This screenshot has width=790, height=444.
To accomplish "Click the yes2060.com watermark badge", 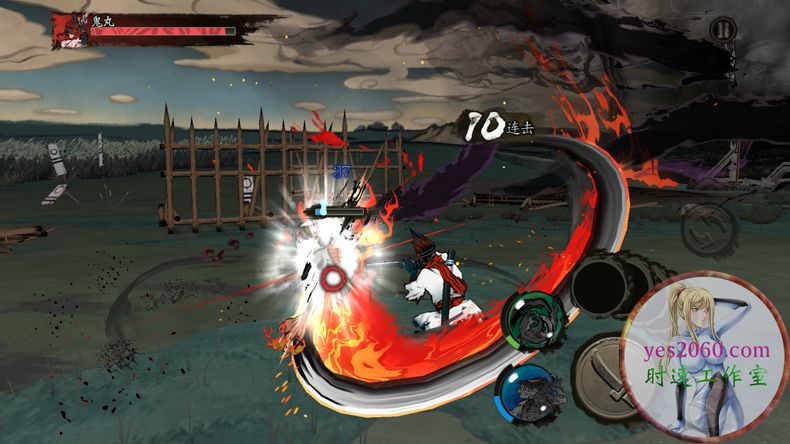I will (x=705, y=356).
